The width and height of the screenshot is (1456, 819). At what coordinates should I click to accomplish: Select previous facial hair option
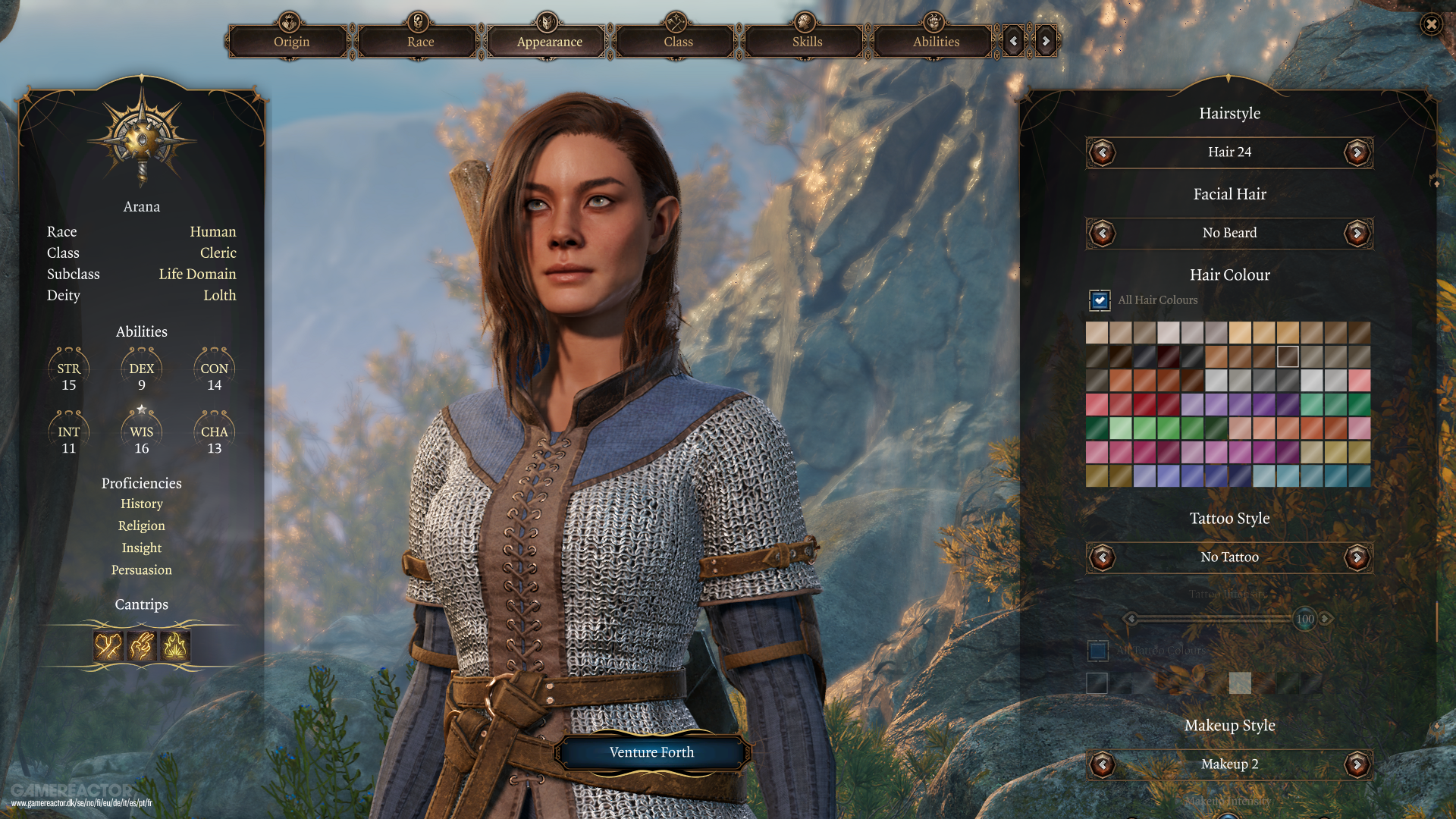[1102, 233]
